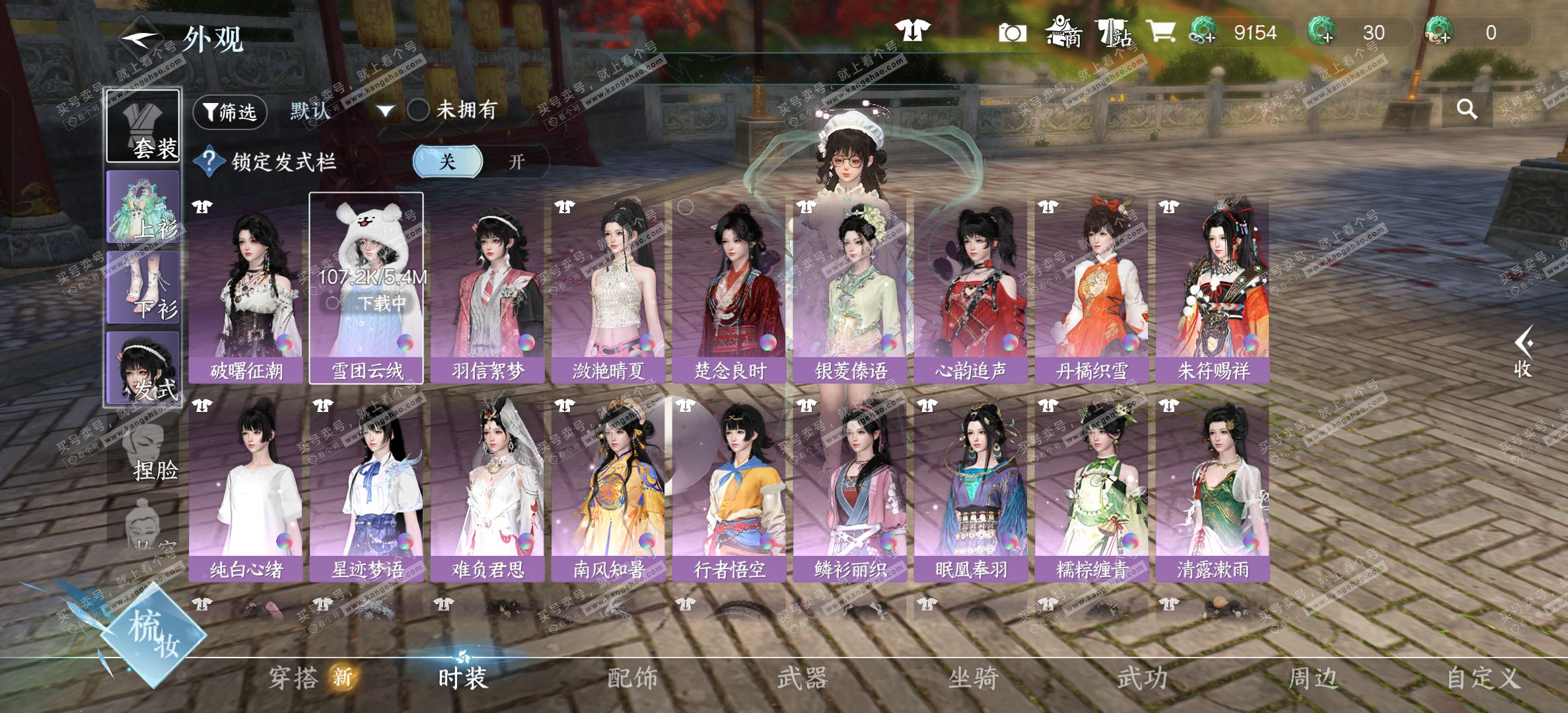Switch 锁定发式栏 toggle to 开
Screen dimensions: 1568x713
(x=517, y=162)
